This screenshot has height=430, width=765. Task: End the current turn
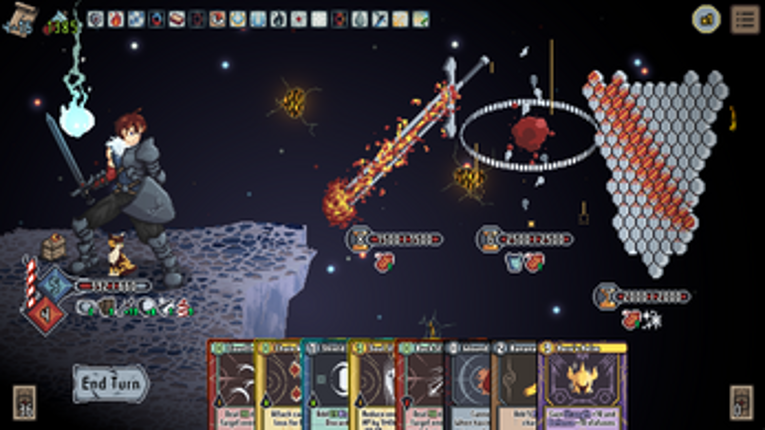point(109,383)
